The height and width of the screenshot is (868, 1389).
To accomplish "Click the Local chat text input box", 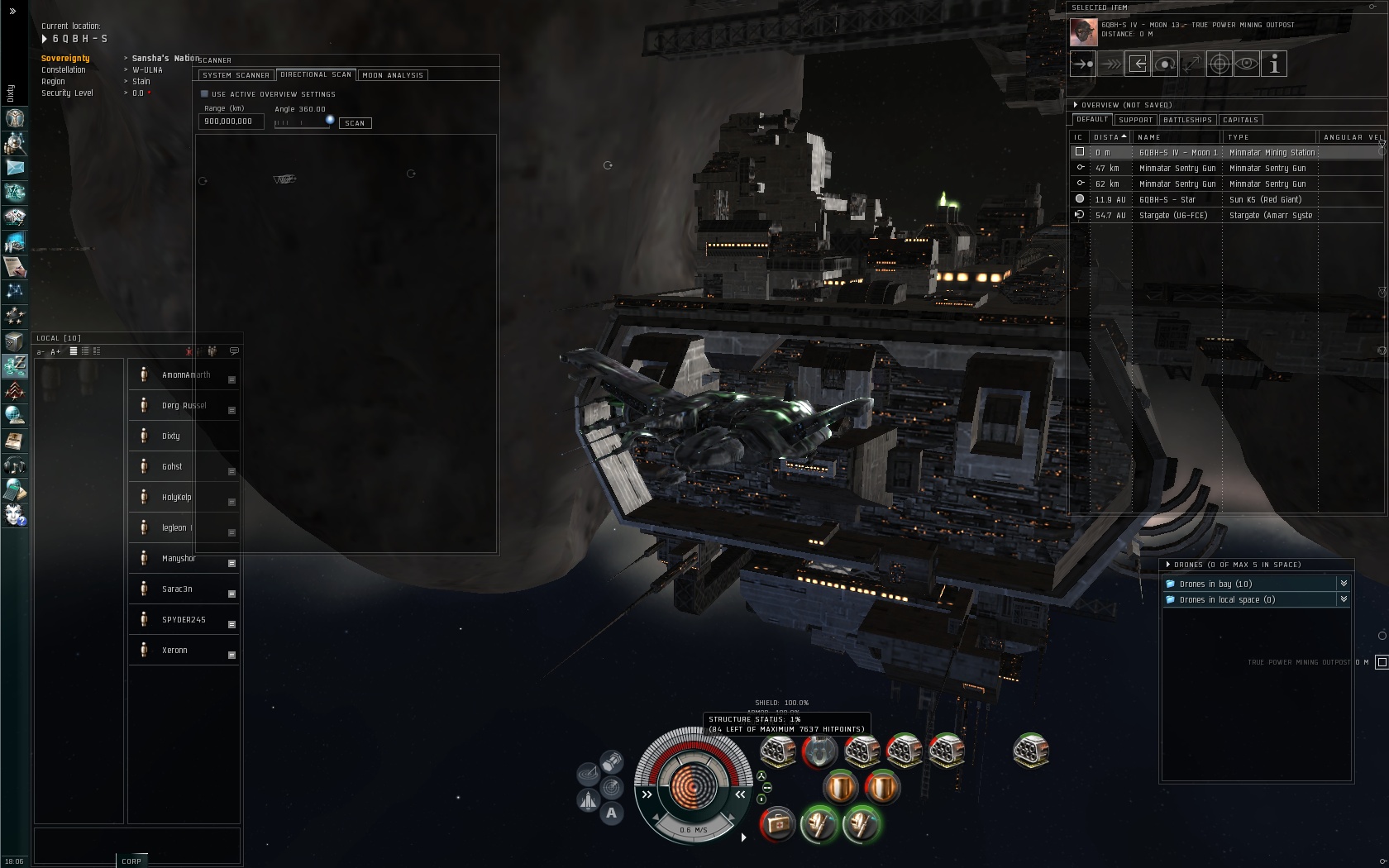I will coord(136,844).
